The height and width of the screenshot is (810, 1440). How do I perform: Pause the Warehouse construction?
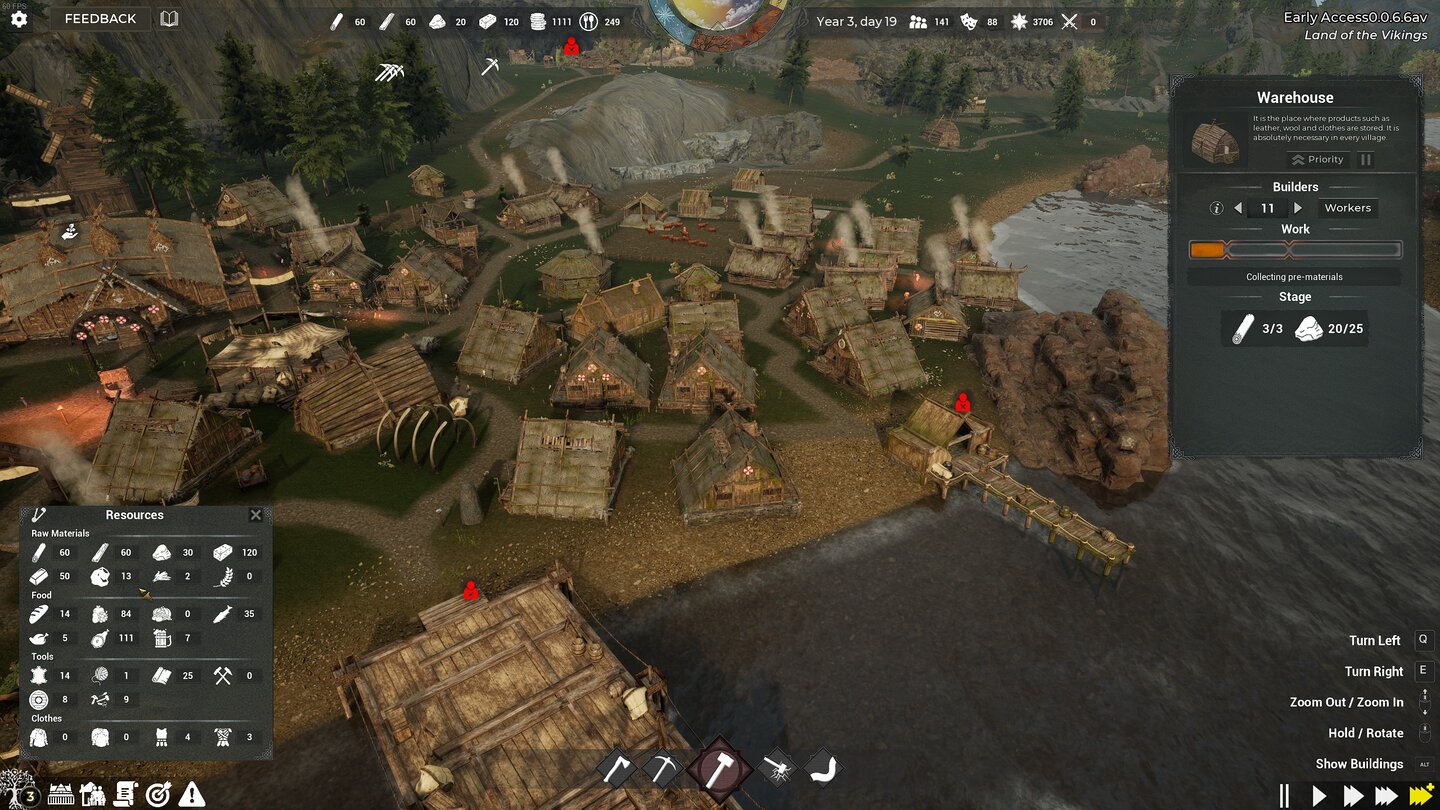click(1366, 159)
